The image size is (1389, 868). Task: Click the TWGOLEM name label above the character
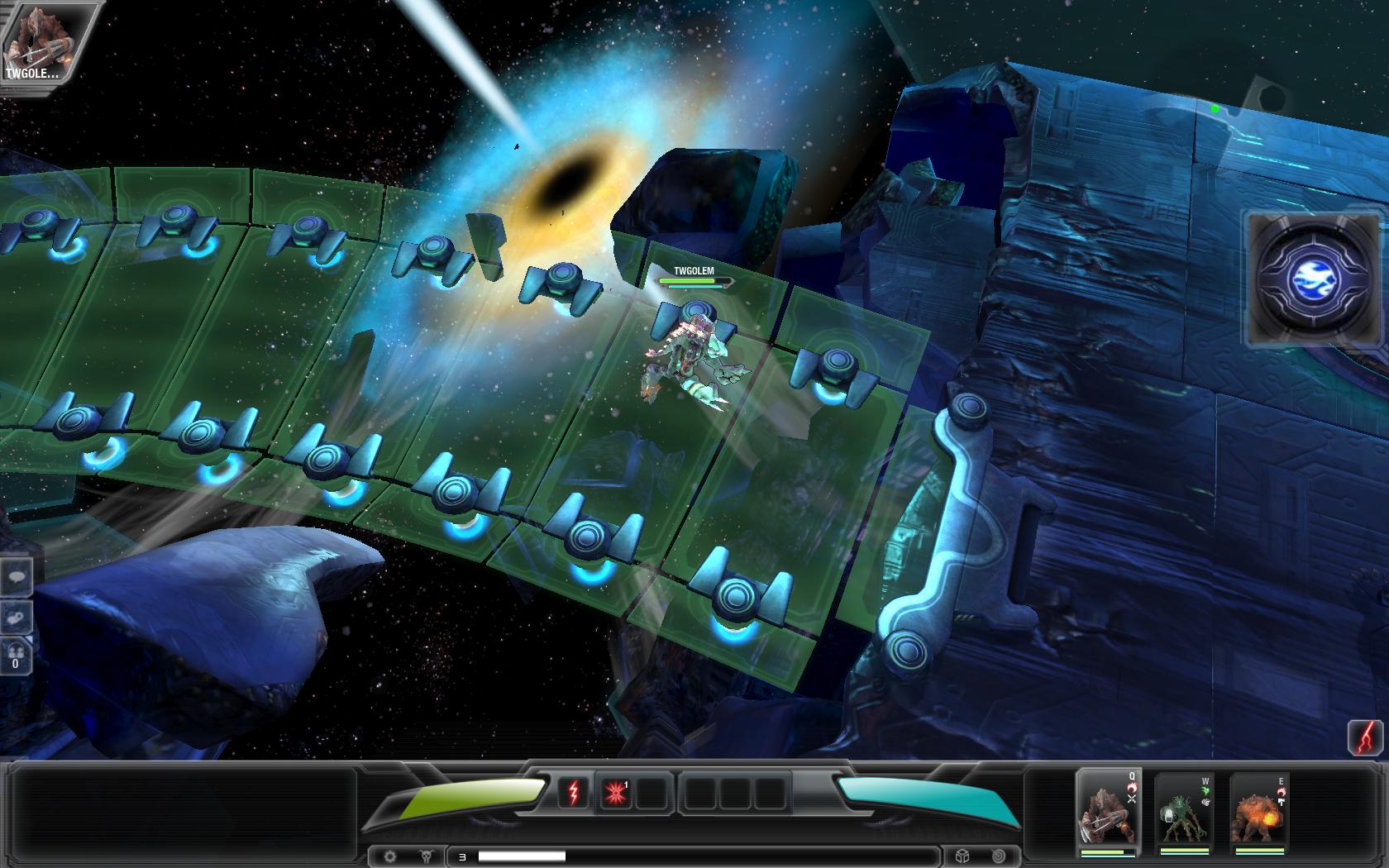(693, 269)
